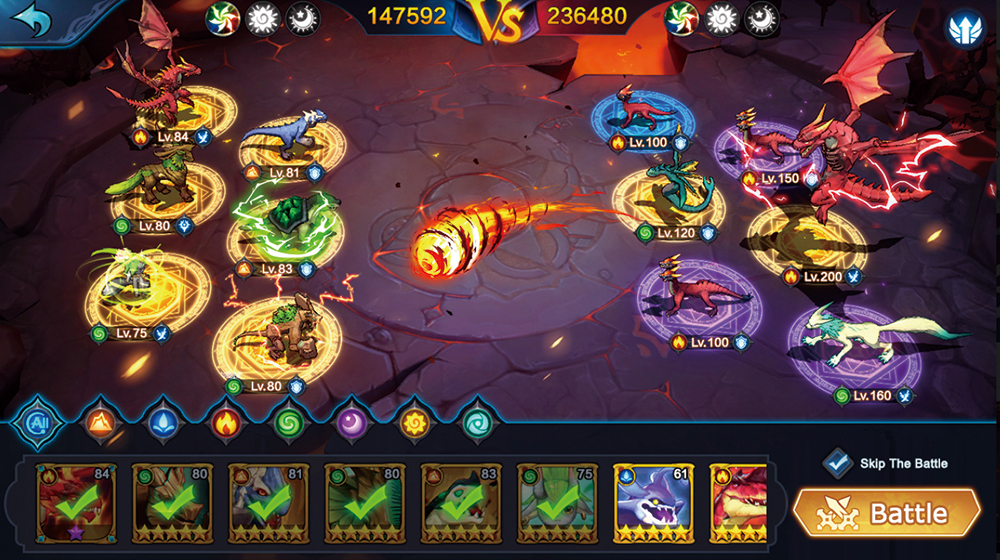Inspect the pinwheel aura icon beside power 236480
Image resolution: width=1000 pixels, height=560 pixels.
[x=681, y=17]
